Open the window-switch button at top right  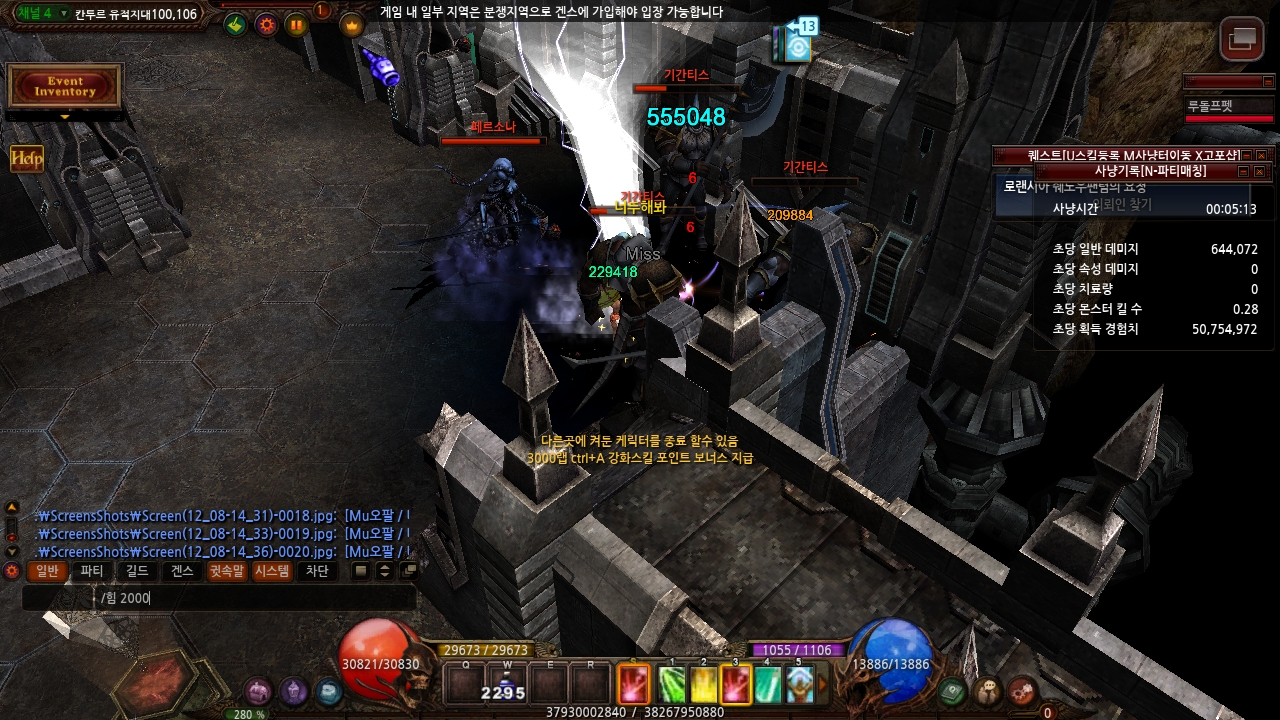point(1242,39)
